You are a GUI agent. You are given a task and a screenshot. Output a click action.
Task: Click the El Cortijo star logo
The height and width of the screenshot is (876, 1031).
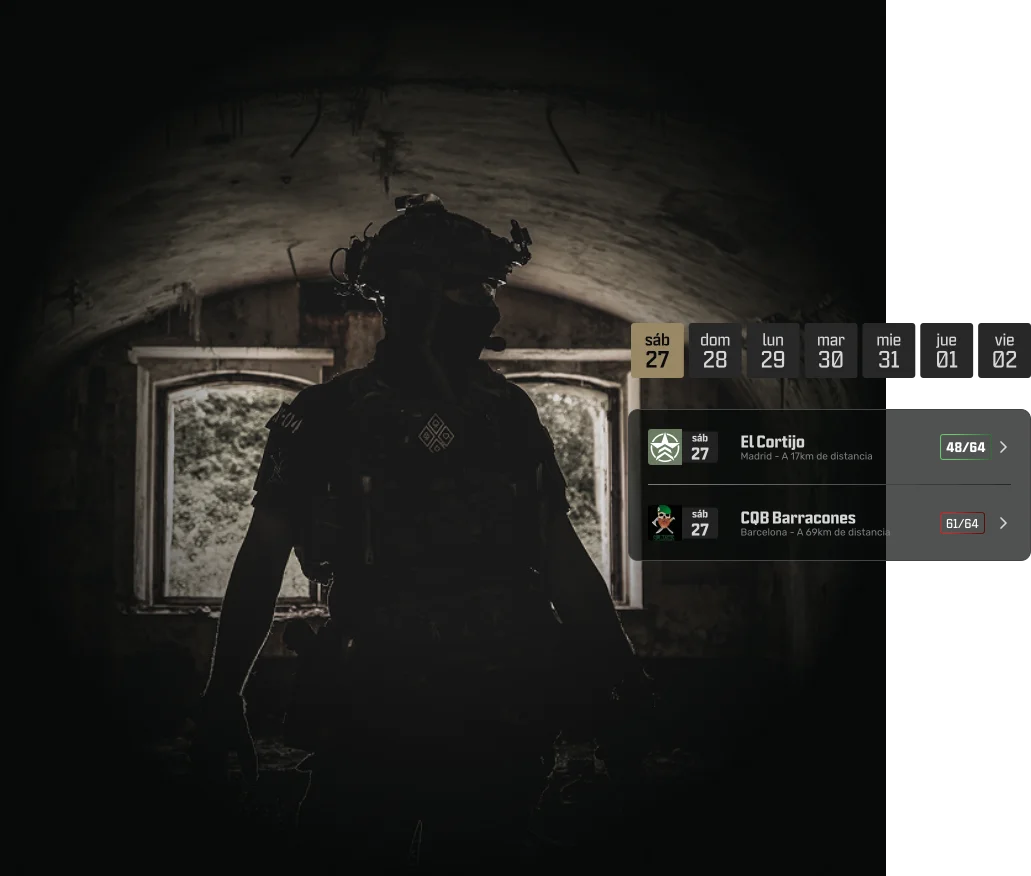[665, 447]
